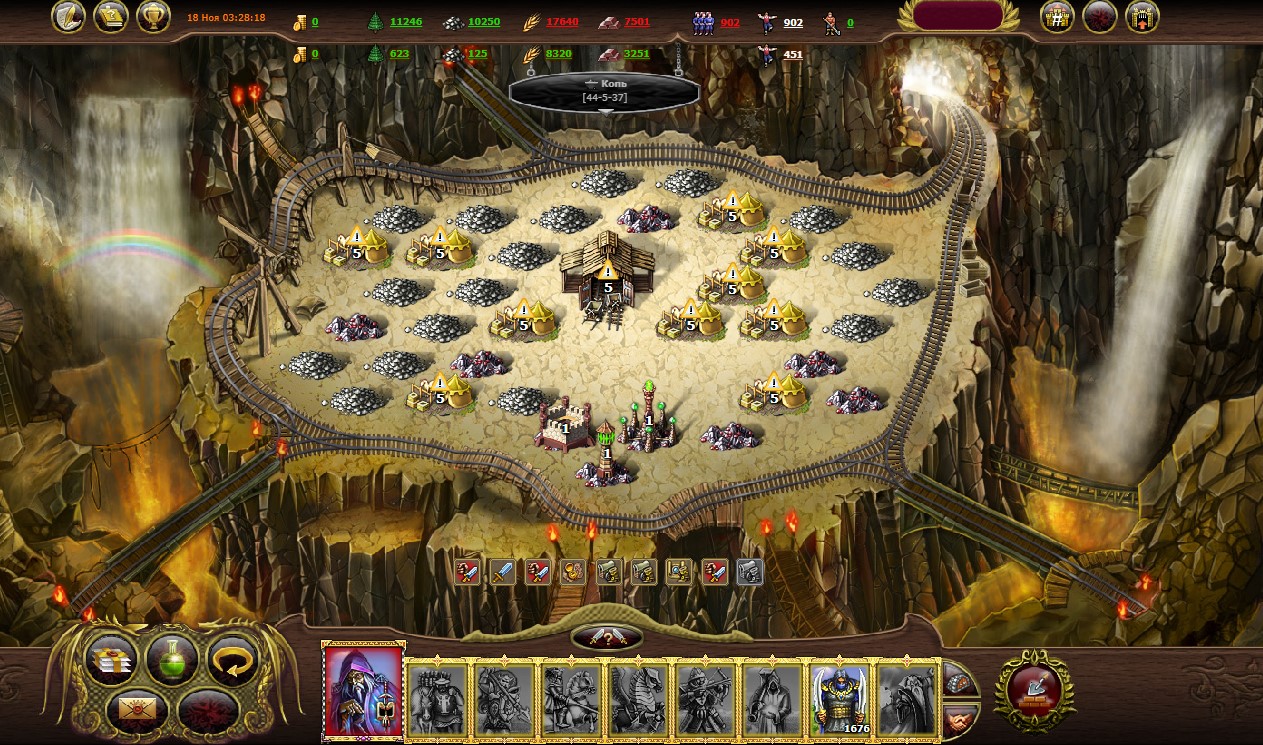
Task: Open the quill feather menu button
Action: 69,17
